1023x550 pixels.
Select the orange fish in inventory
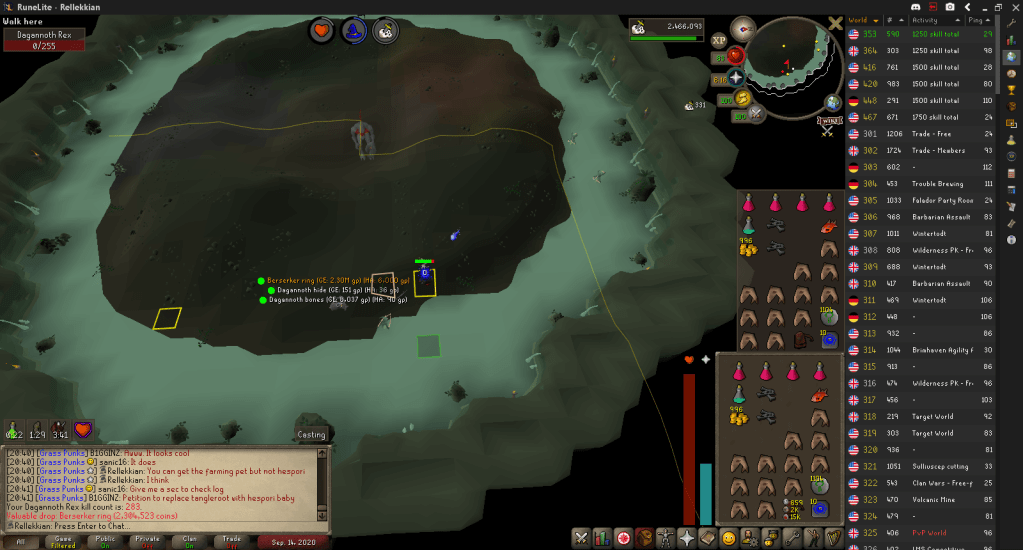(821, 397)
